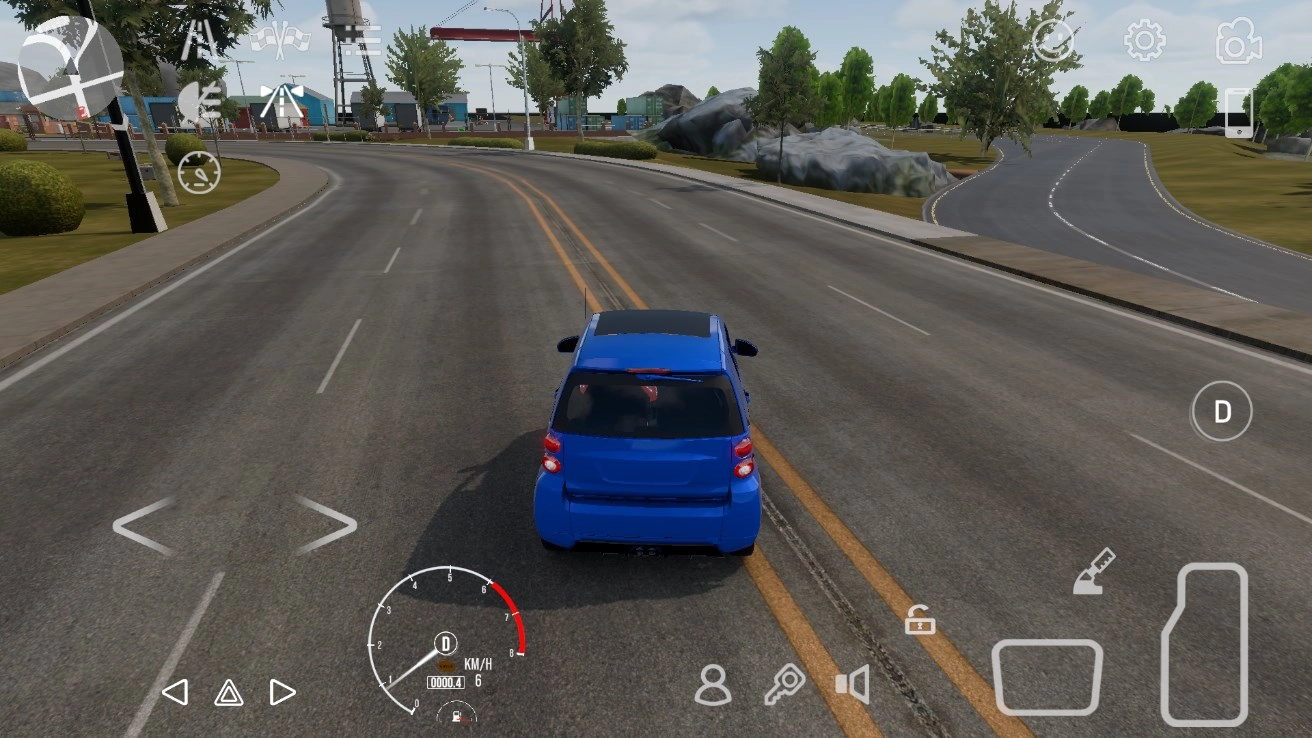
Task: Open the highway driving mode icon
Action: pos(283,97)
